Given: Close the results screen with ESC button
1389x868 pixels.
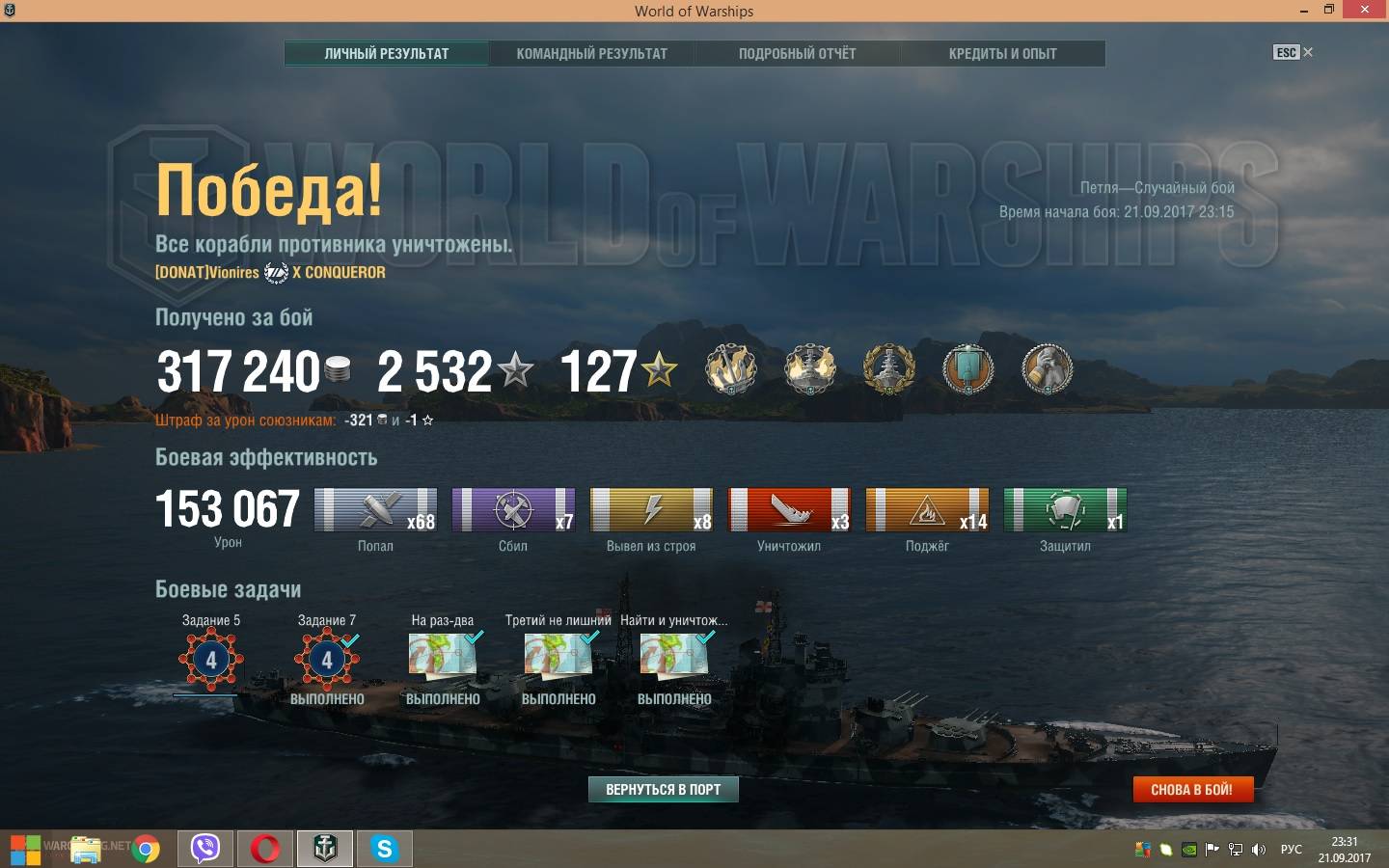Looking at the screenshot, I should point(1292,52).
